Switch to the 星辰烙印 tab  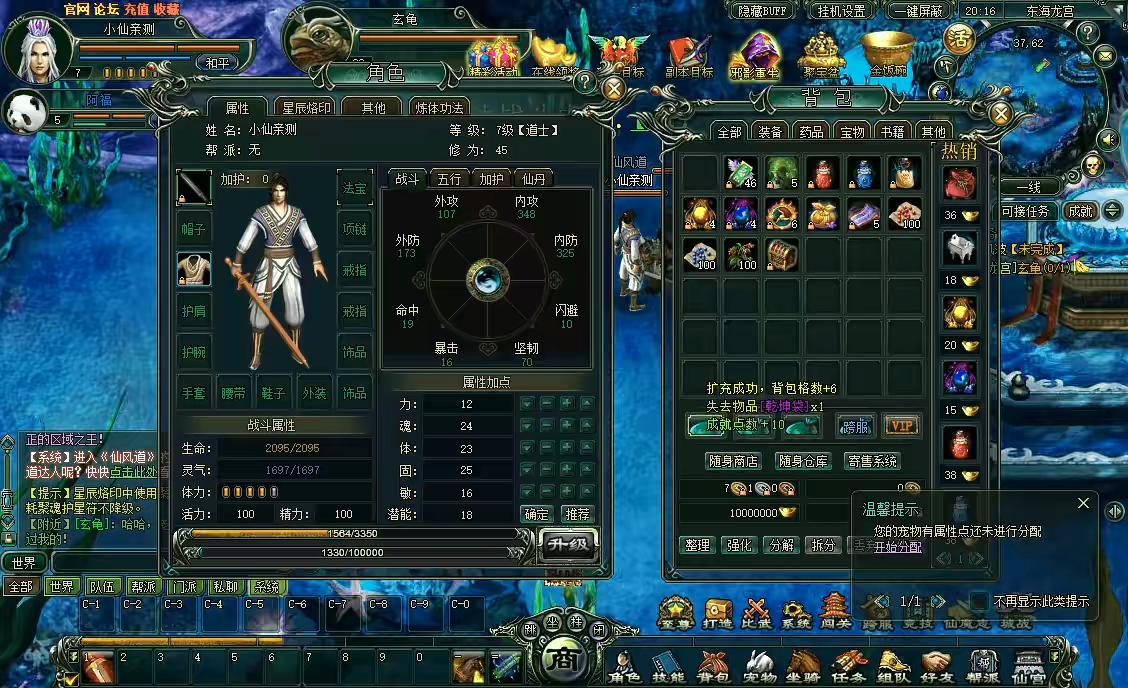pos(306,108)
